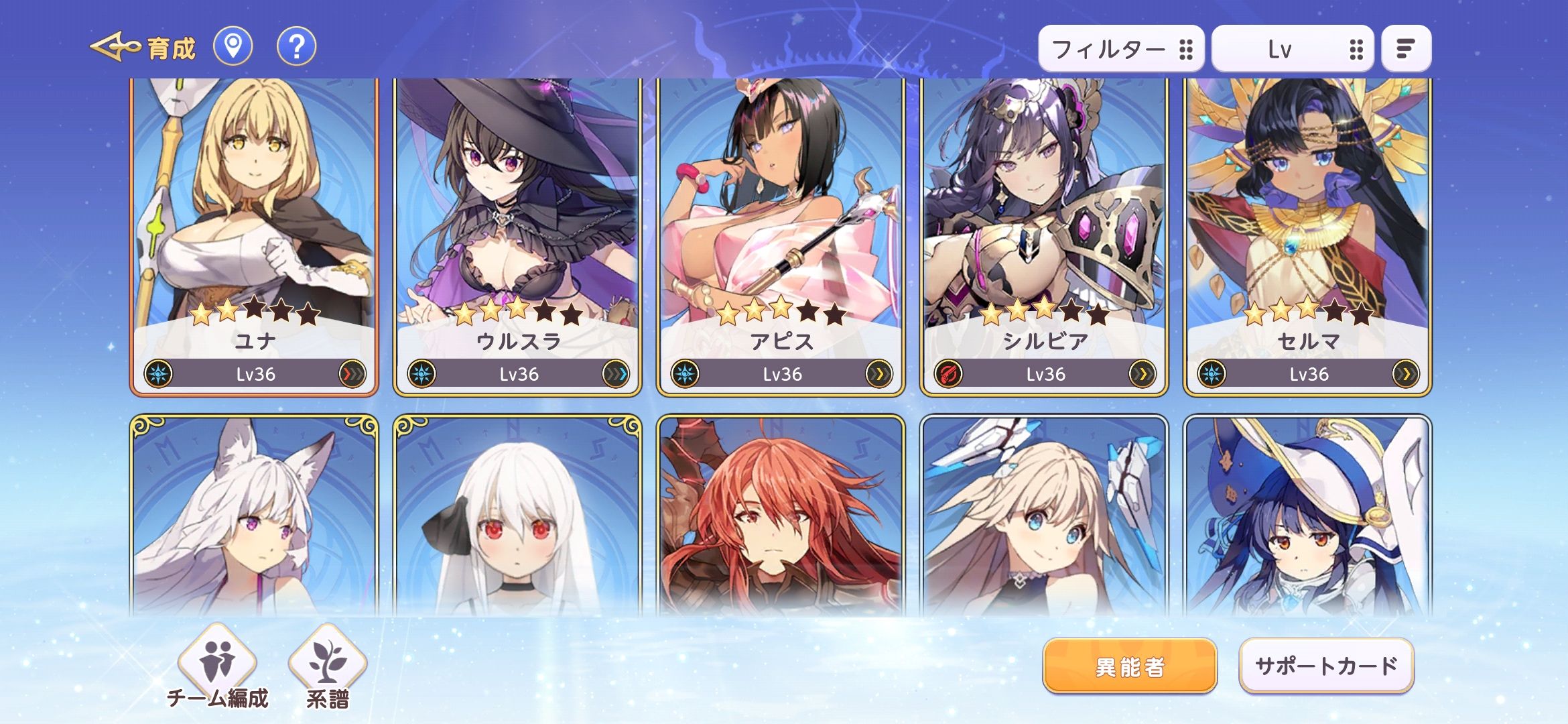Choose the white-haired red-eyed girl card
Image resolution: width=1568 pixels, height=724 pixels.
(517, 516)
